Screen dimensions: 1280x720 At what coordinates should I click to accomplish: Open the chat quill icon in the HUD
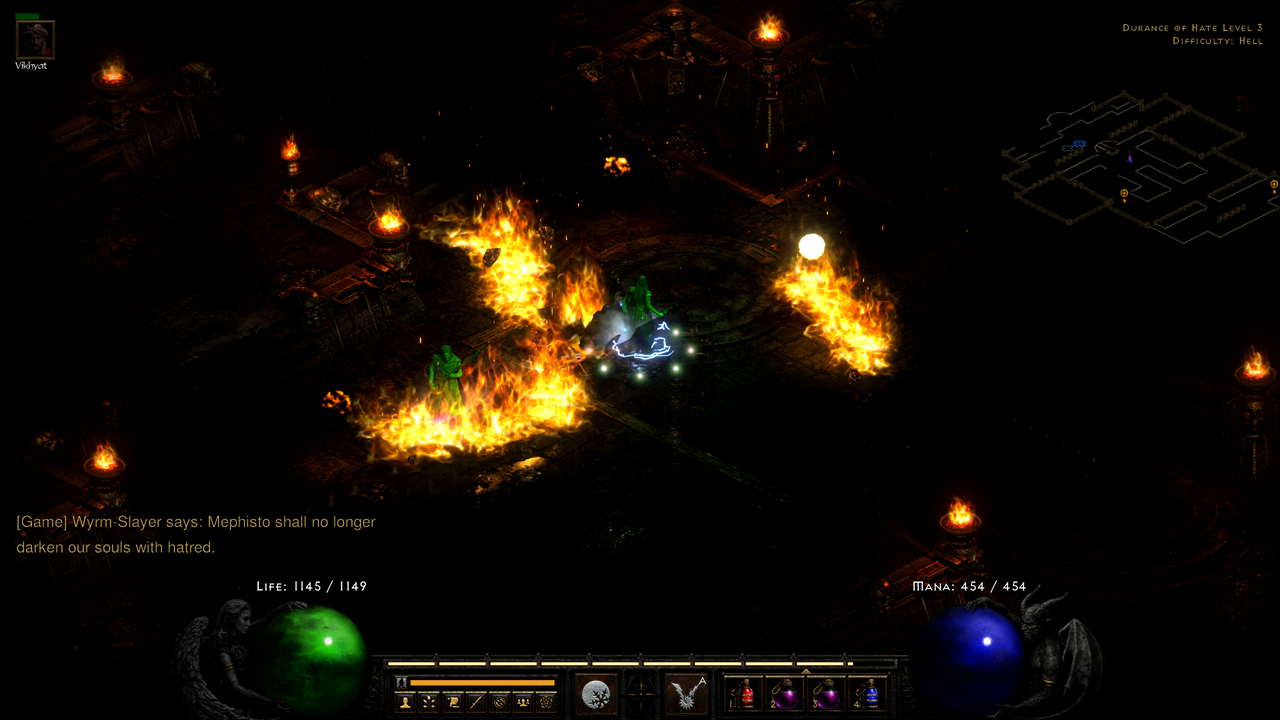click(476, 701)
